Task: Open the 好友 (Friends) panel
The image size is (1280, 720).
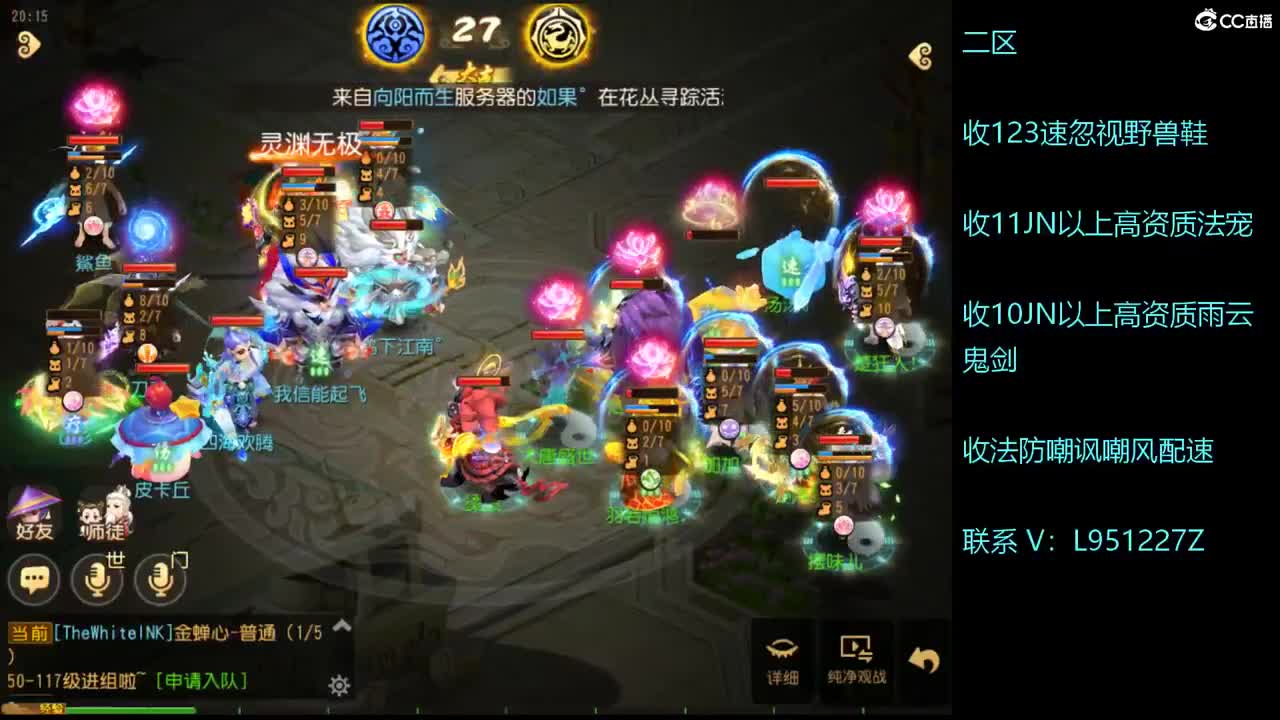Action: 33,513
